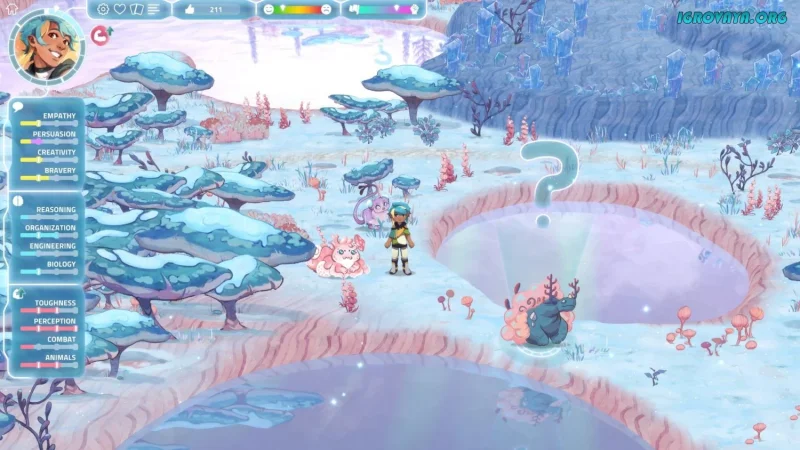Image resolution: width=800 pixels, height=450 pixels.
Task: Select the Reasoning skill row
Action: (x=48, y=213)
